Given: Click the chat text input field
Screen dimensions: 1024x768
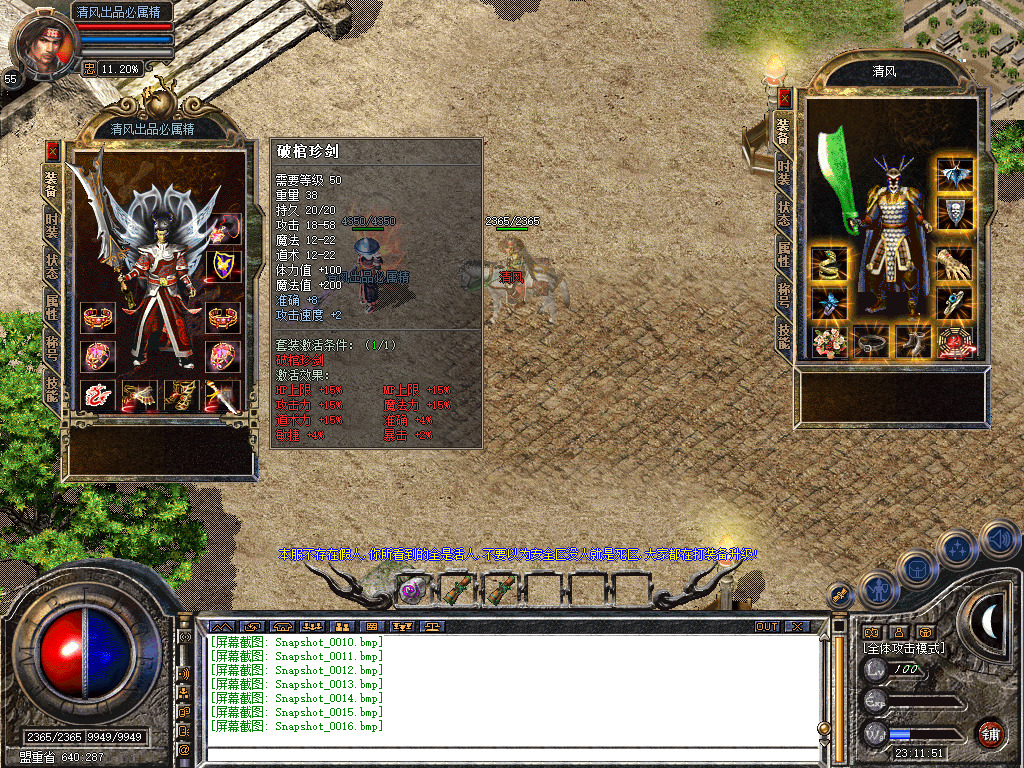Looking at the screenshot, I should (510, 753).
